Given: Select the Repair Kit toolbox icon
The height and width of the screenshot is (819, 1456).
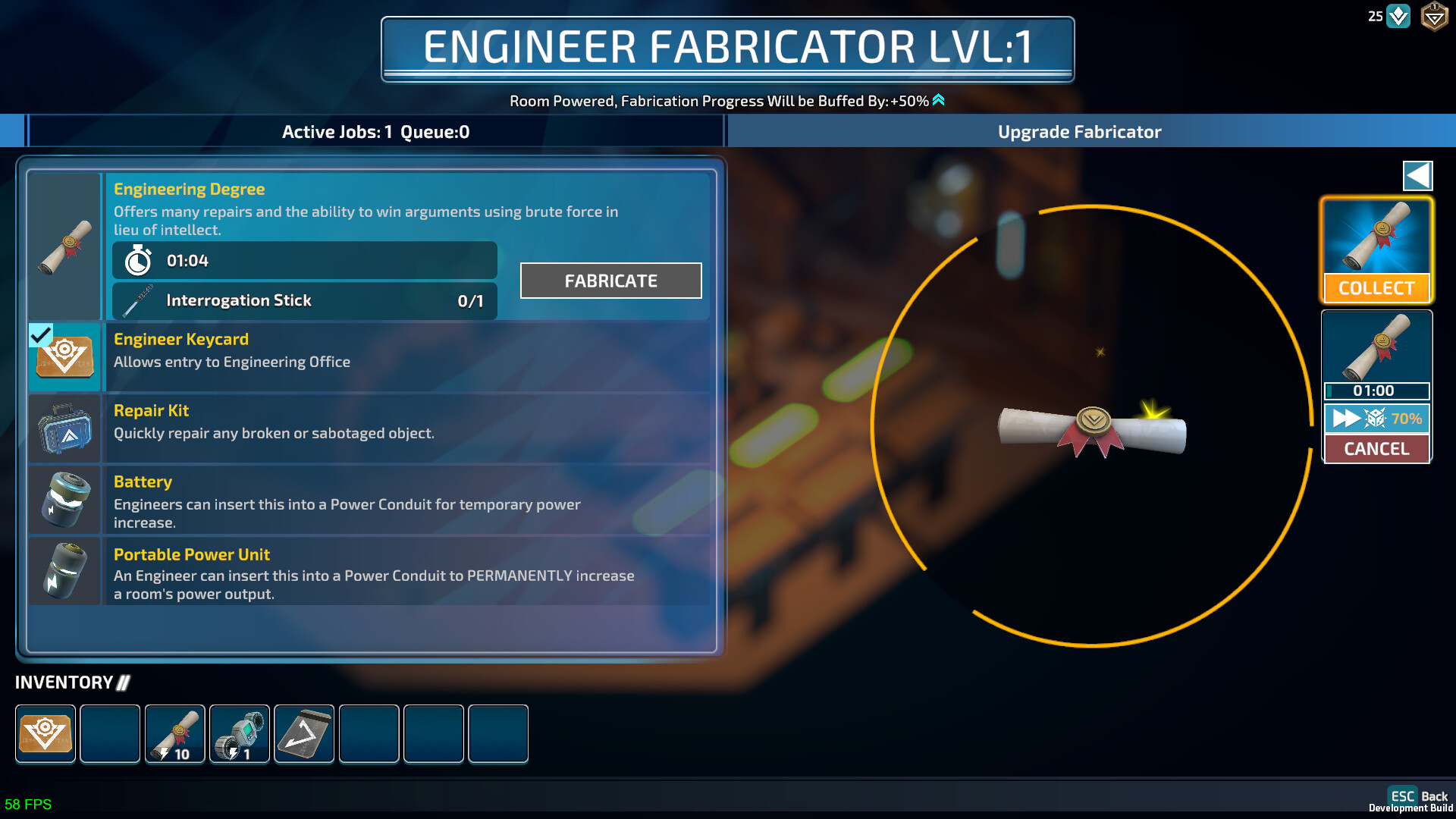Looking at the screenshot, I should pos(64,428).
